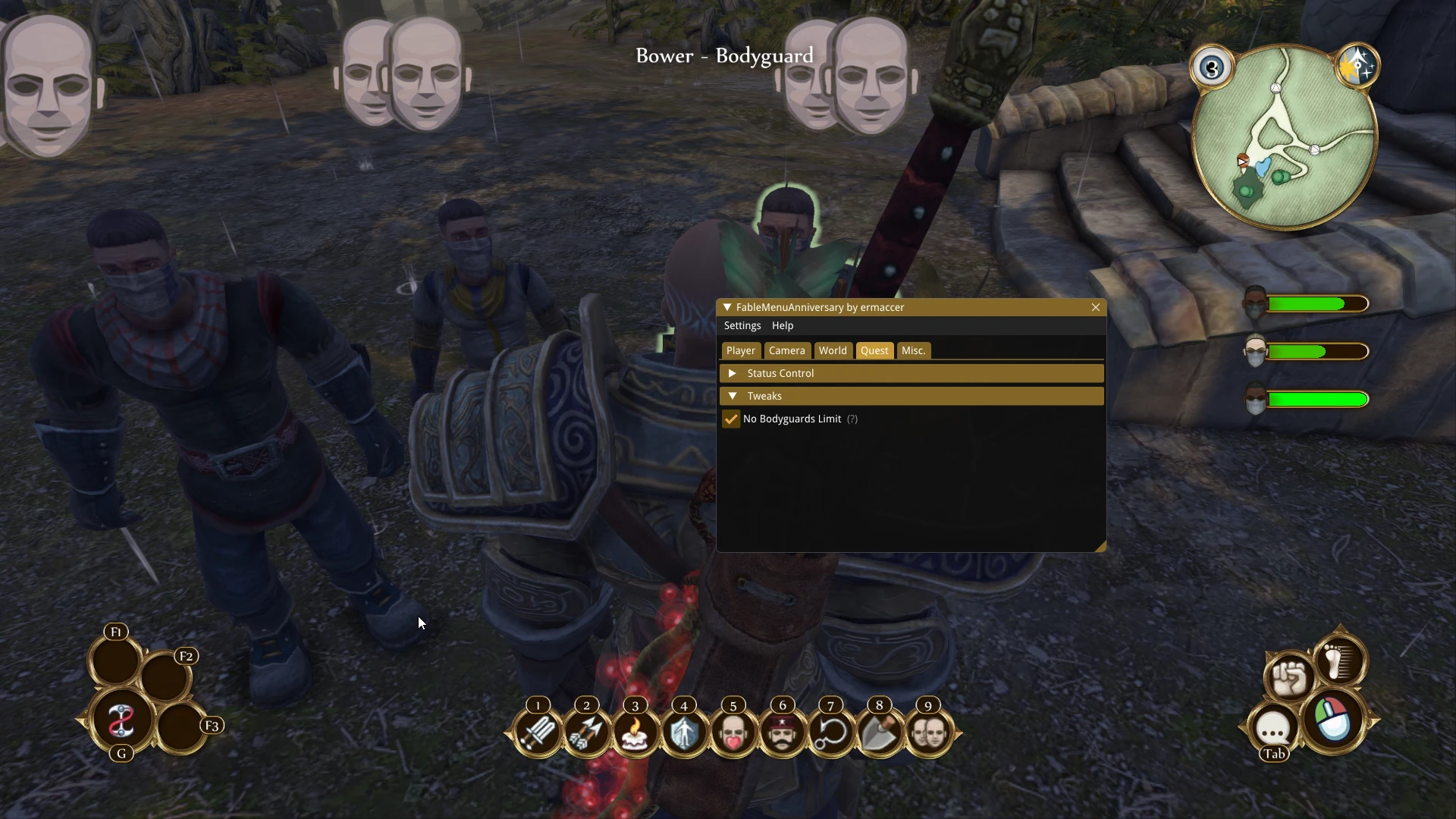
Task: Use the candle cake item slot
Action: pos(635,733)
